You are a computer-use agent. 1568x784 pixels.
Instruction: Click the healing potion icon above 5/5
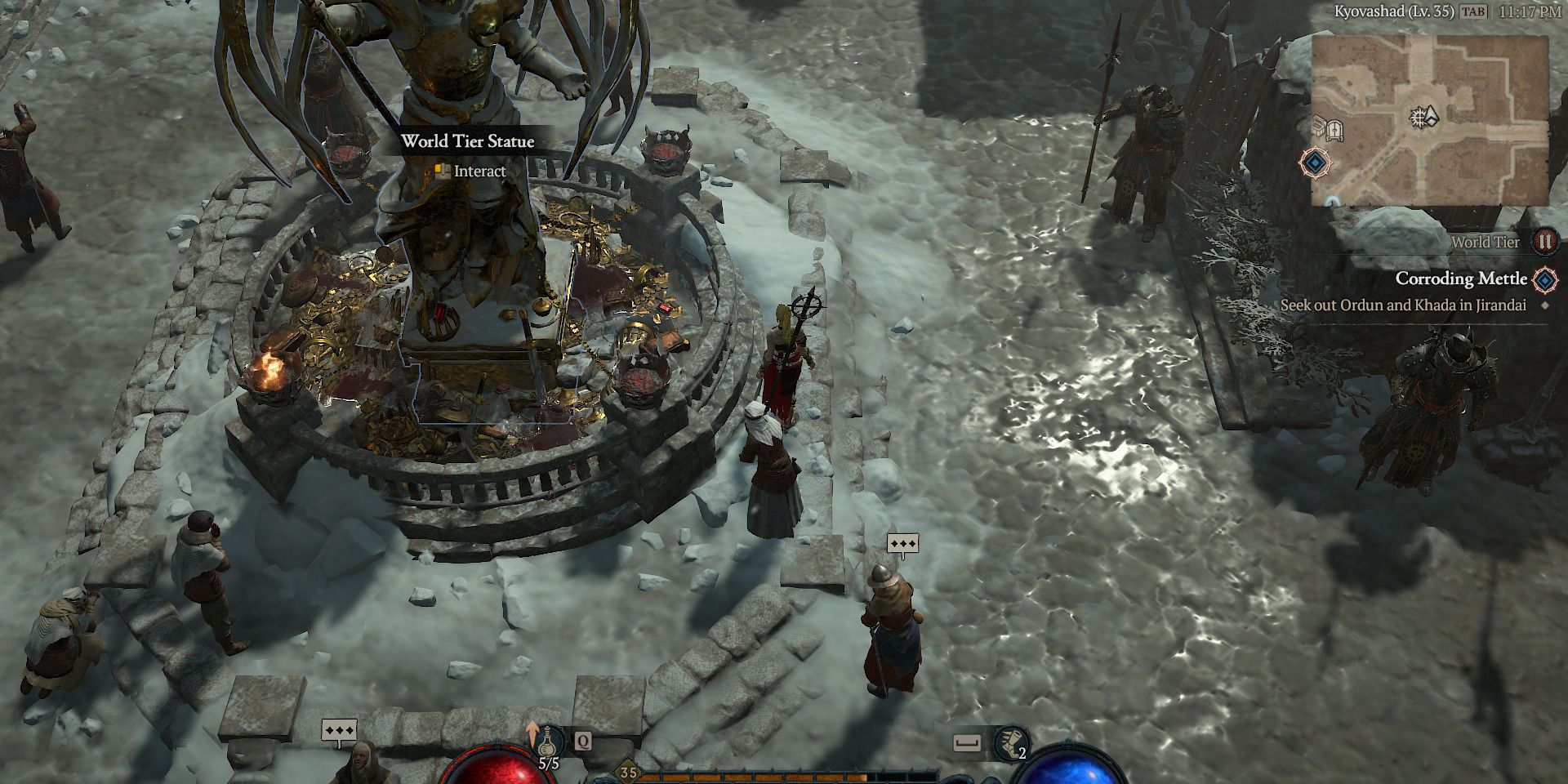[x=546, y=742]
